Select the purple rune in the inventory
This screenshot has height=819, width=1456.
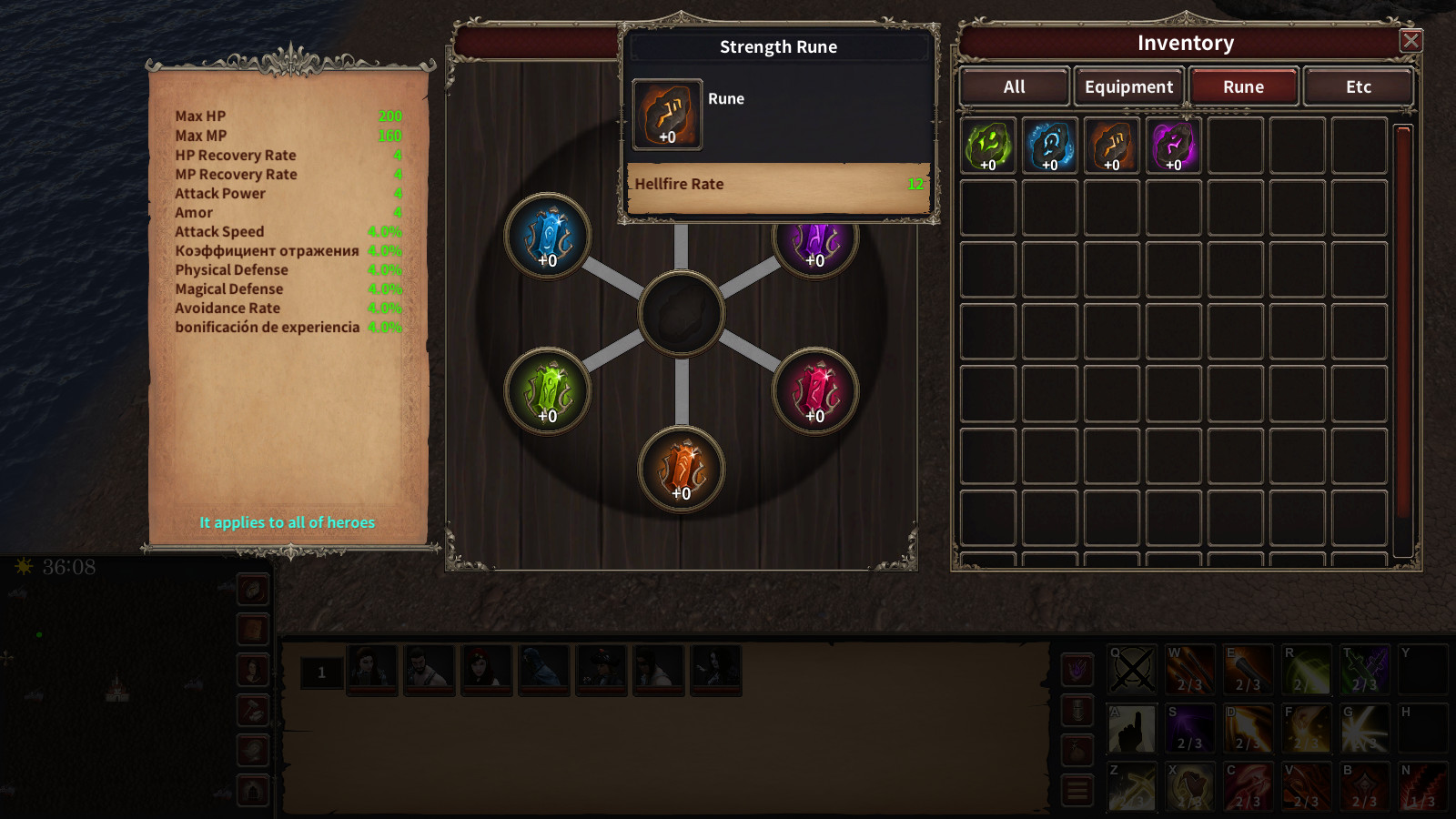pyautogui.click(x=1174, y=144)
